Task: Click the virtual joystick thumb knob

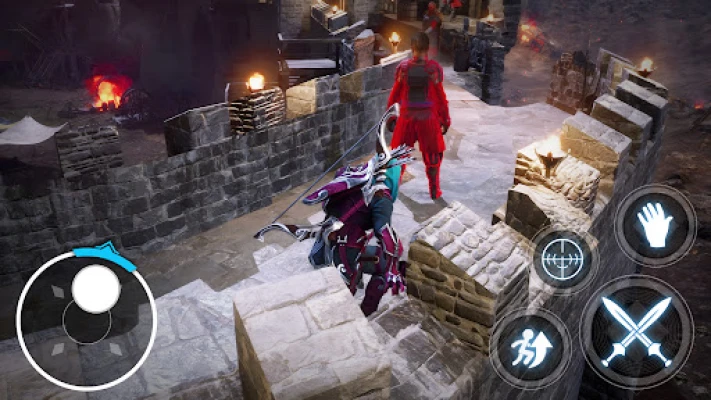Action: [x=96, y=289]
